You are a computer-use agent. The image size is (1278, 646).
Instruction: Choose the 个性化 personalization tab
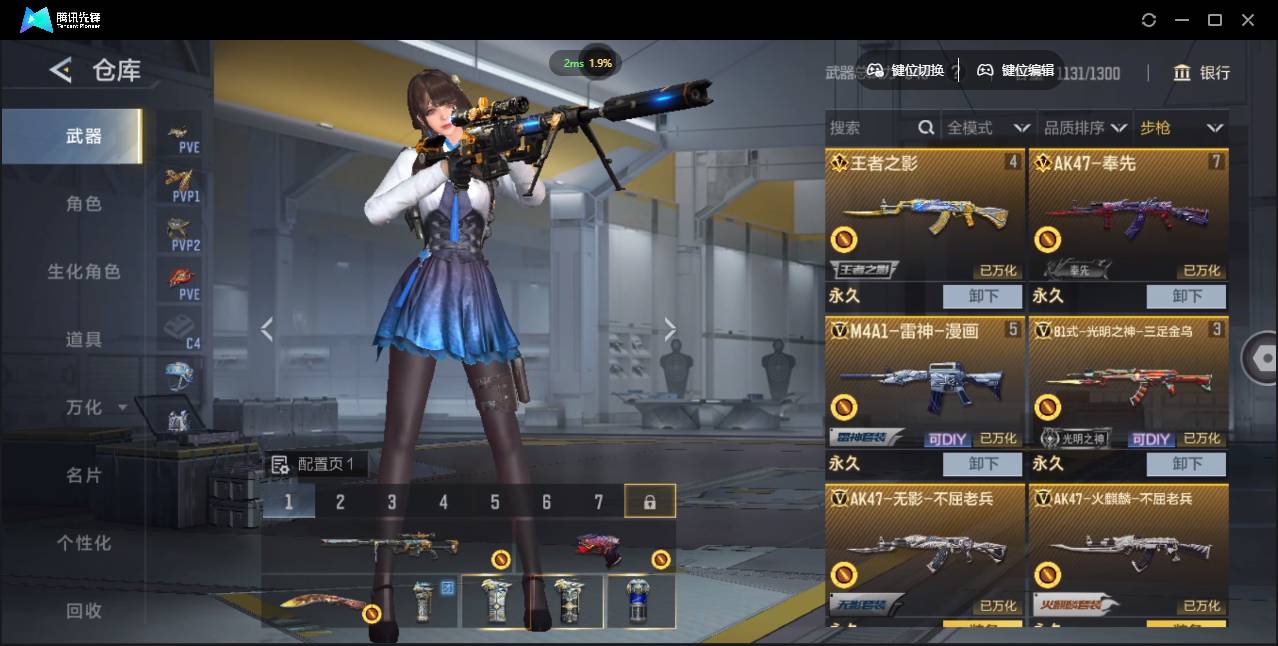click(x=84, y=543)
